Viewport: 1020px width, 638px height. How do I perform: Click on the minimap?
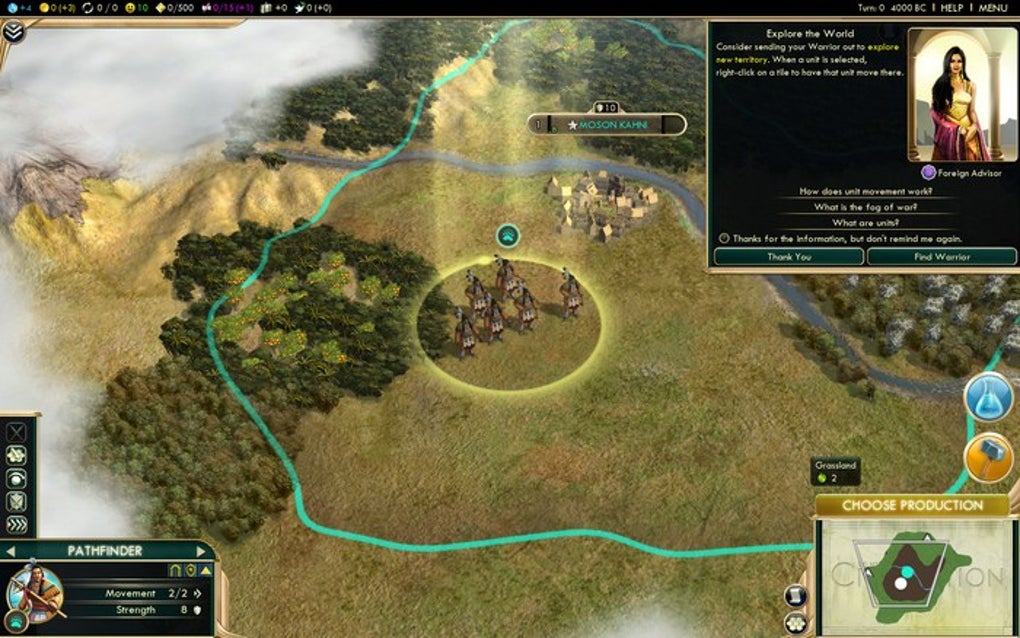(x=915, y=575)
